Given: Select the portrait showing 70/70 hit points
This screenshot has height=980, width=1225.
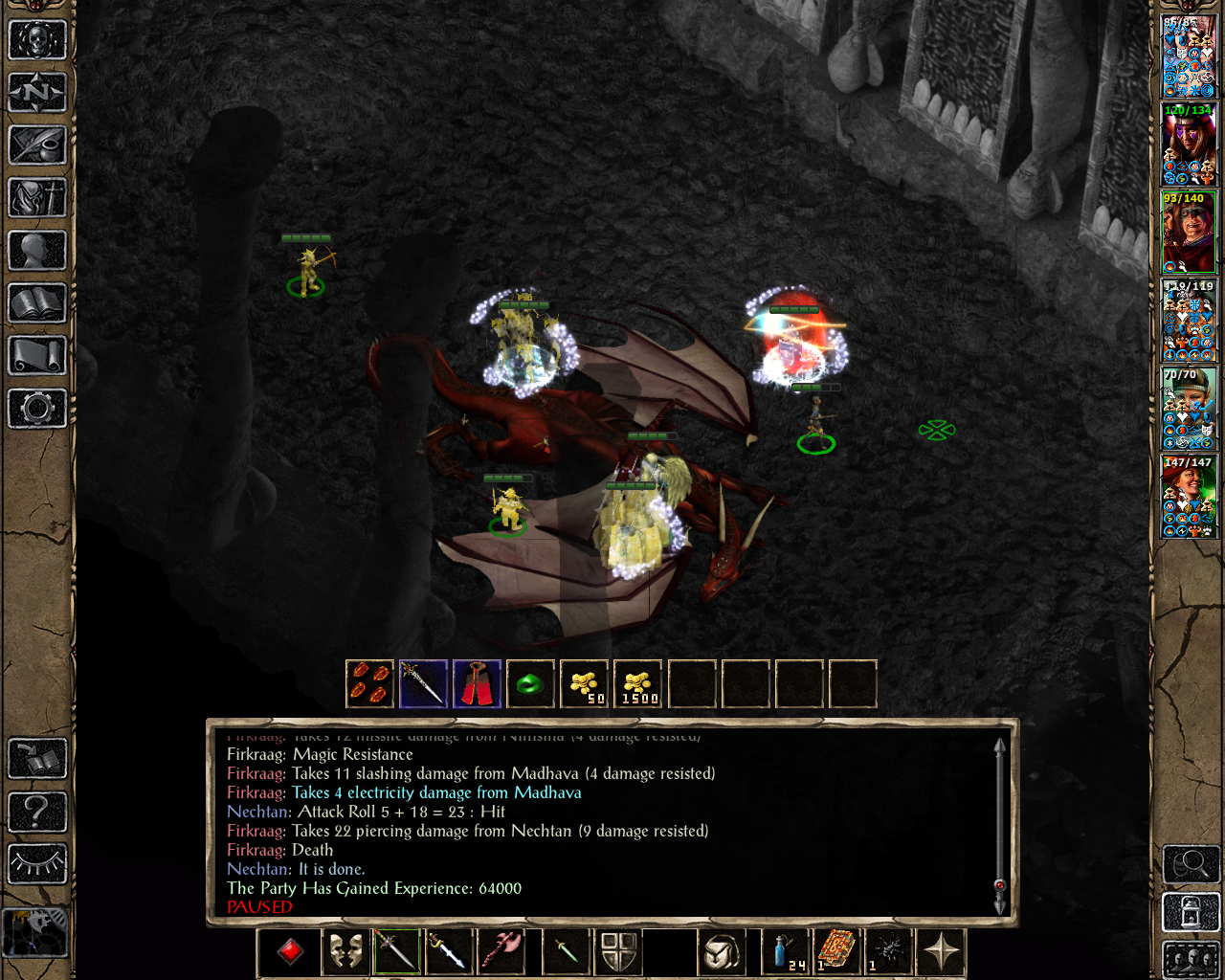Looking at the screenshot, I should [1189, 409].
